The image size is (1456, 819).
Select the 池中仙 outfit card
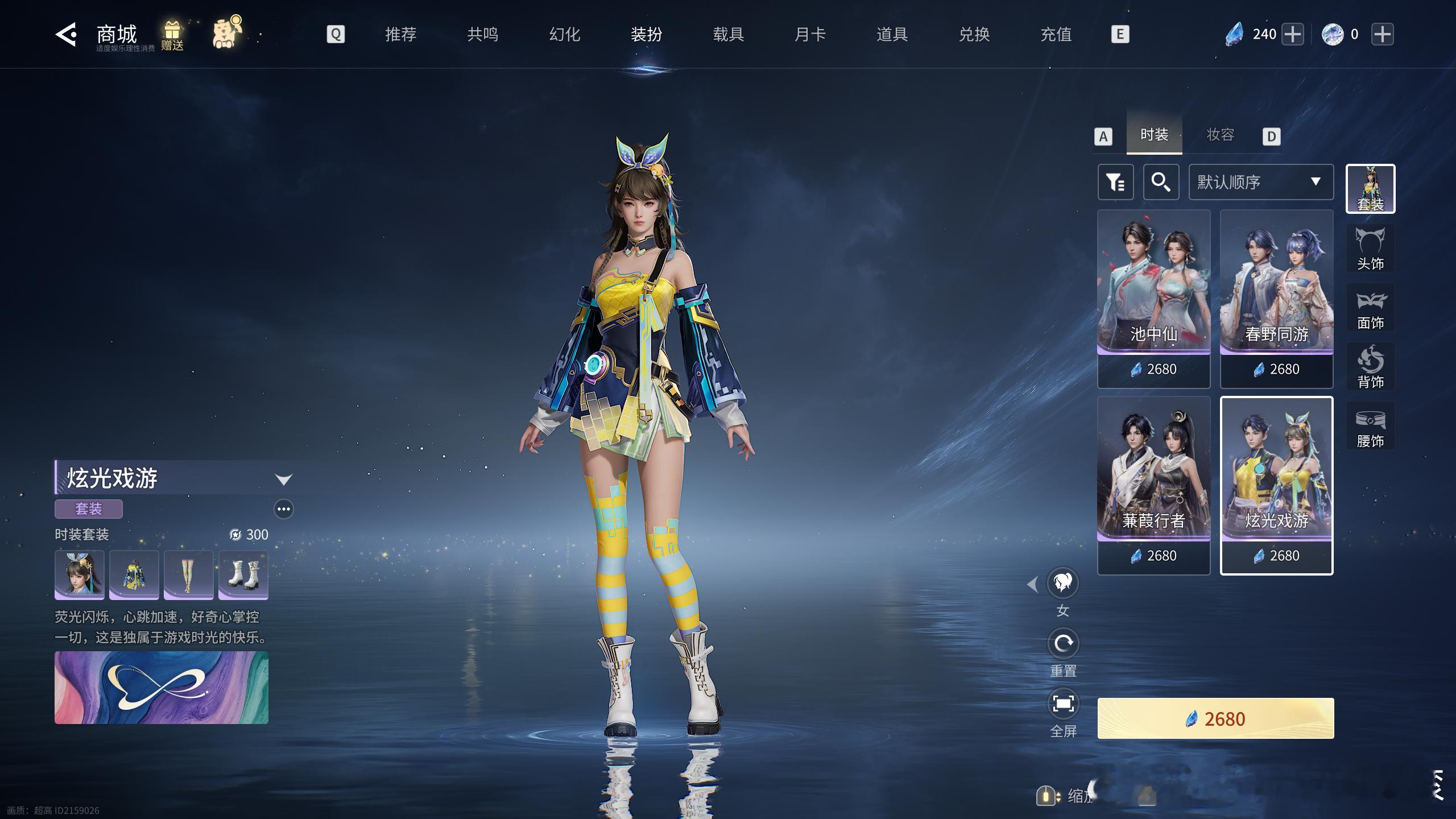point(1153,299)
